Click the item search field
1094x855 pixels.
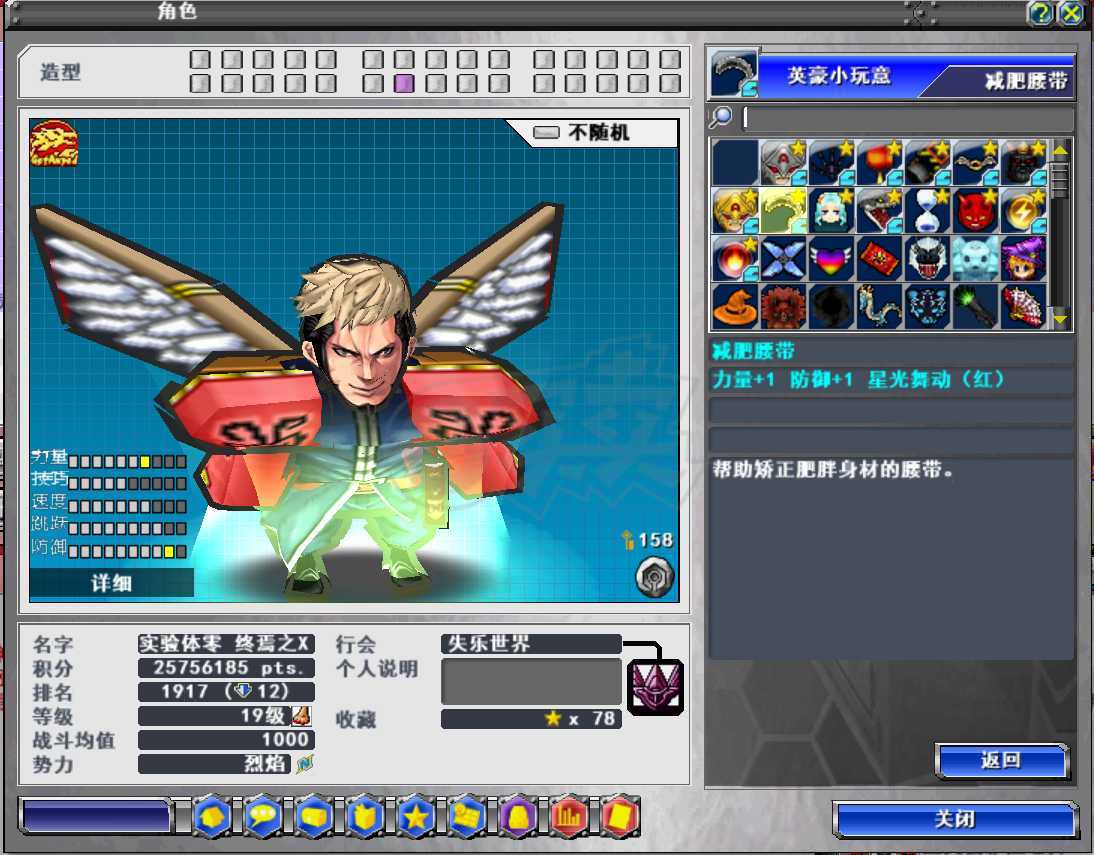tap(906, 119)
